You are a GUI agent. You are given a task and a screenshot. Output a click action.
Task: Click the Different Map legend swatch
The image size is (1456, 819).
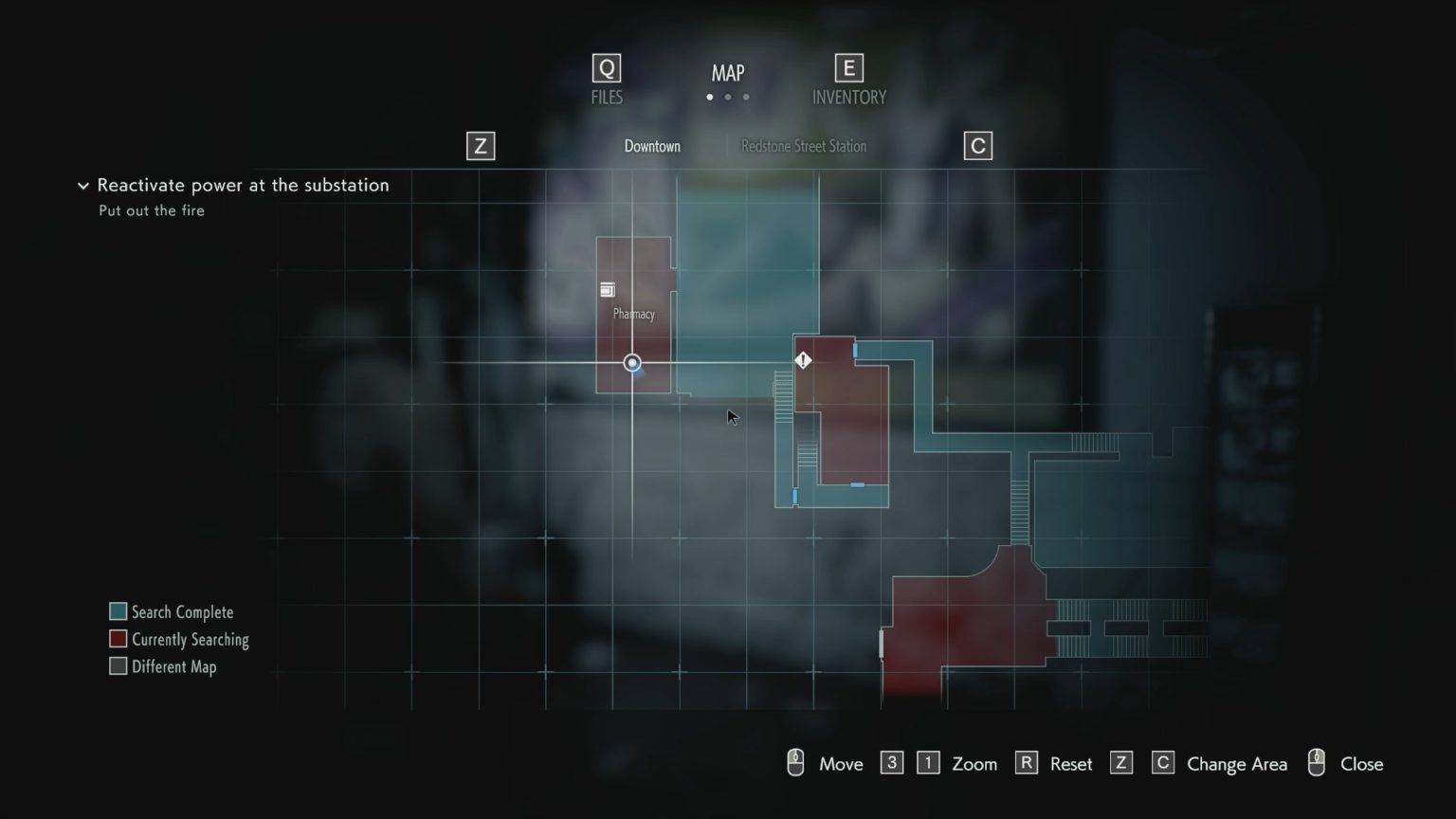[x=118, y=665]
